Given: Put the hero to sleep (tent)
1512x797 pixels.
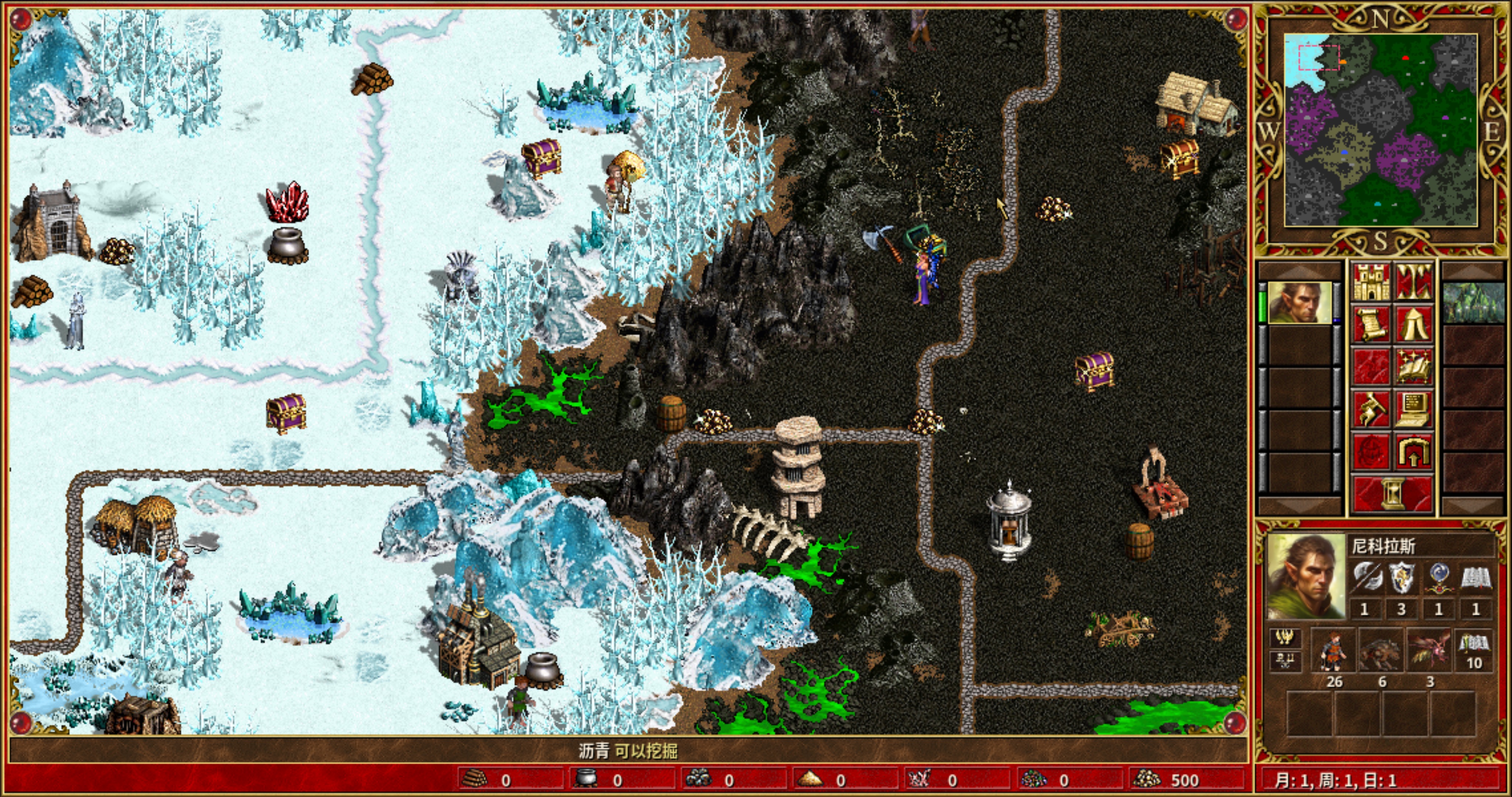Looking at the screenshot, I should [1414, 324].
